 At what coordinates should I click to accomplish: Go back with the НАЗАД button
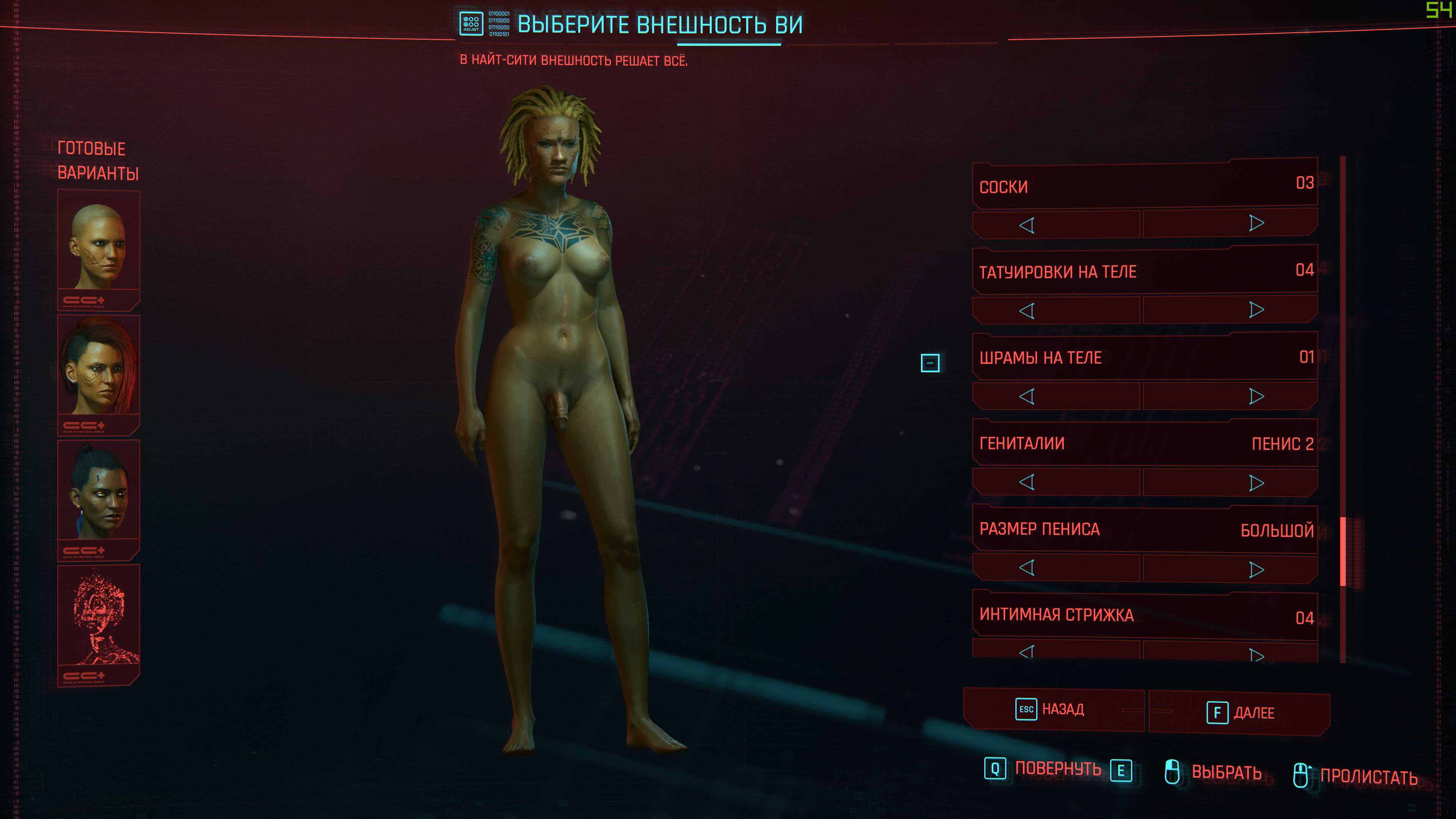1054,709
